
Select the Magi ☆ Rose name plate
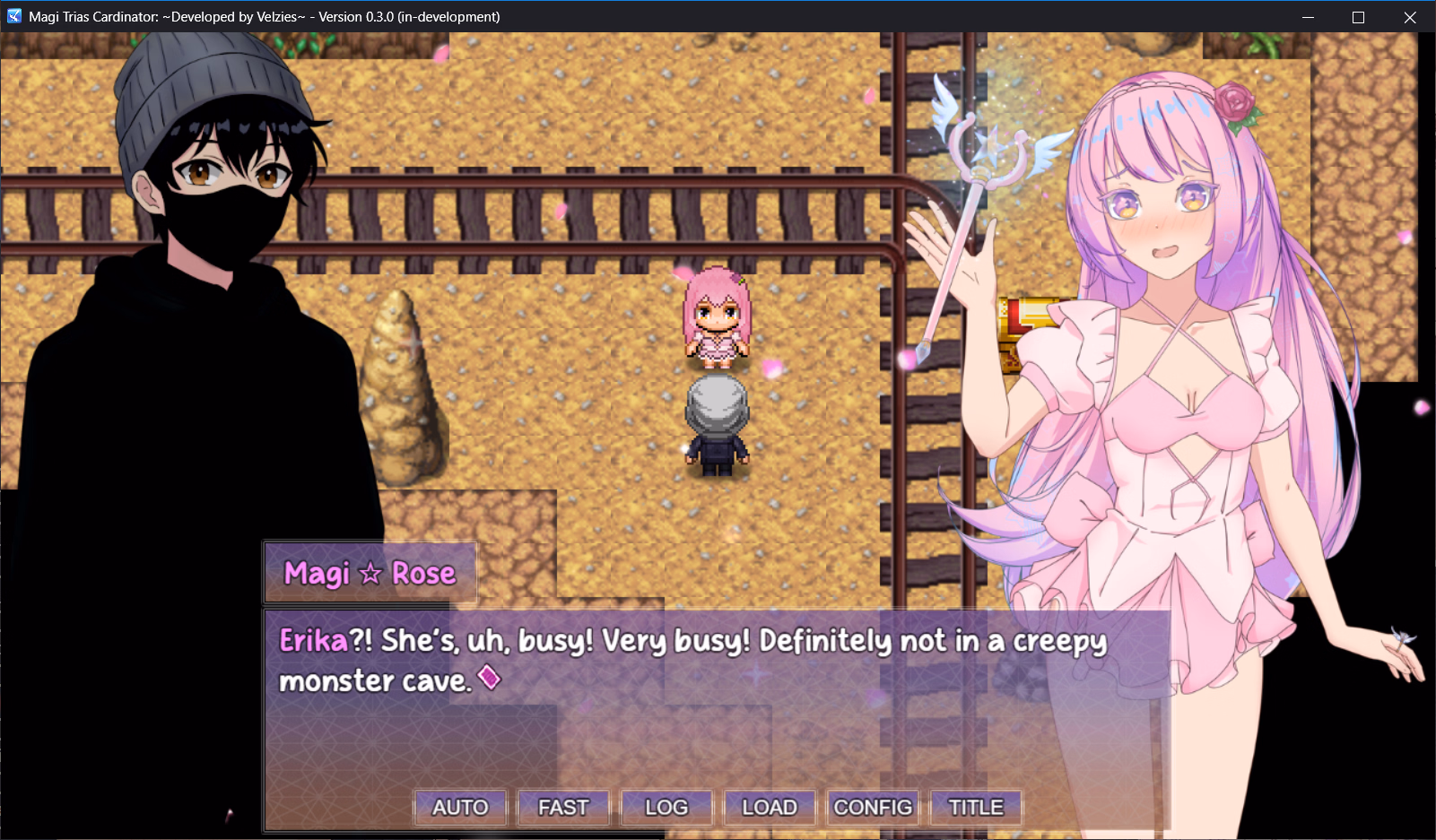[369, 572]
